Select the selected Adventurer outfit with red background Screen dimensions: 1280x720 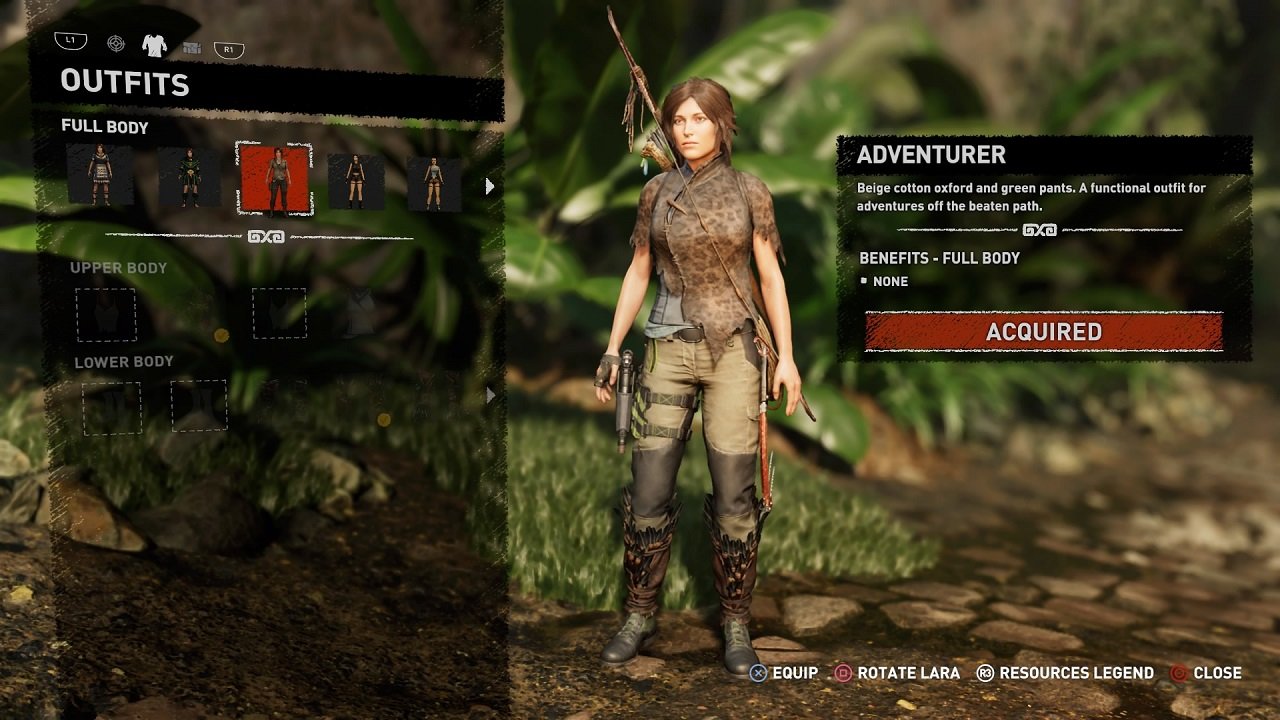[275, 180]
